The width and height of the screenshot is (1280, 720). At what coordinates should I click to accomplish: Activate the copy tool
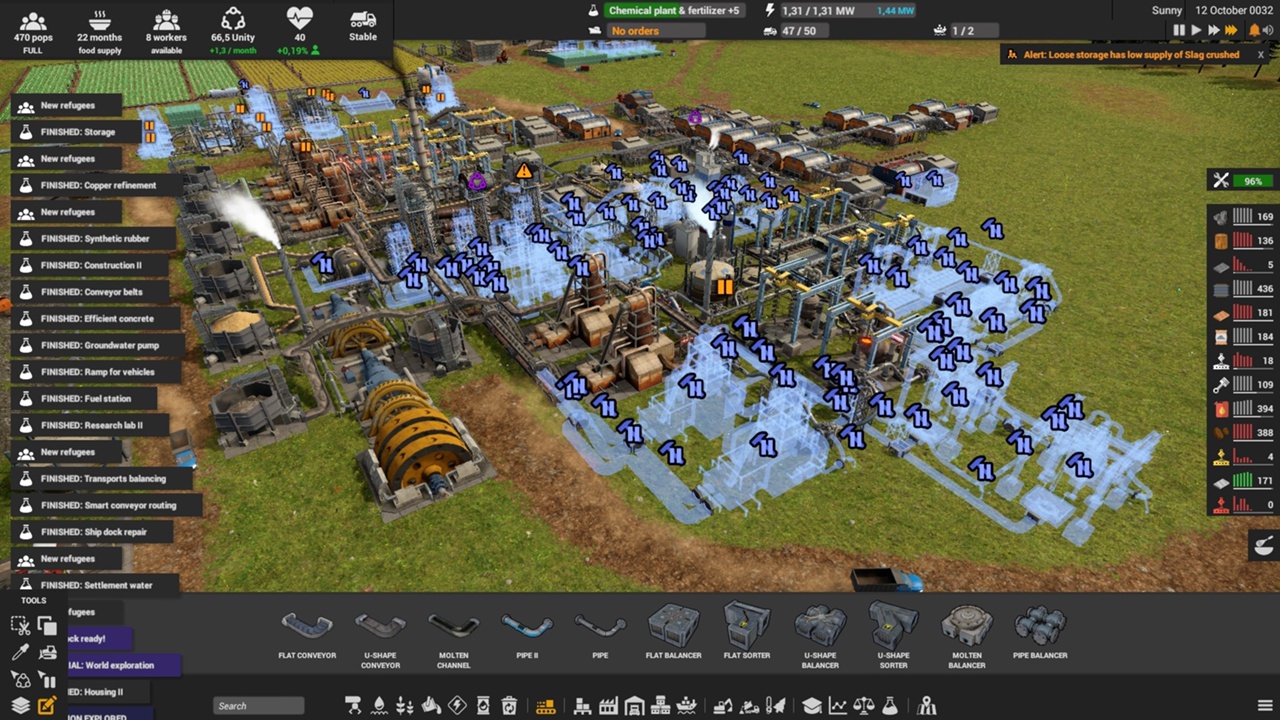click(47, 626)
